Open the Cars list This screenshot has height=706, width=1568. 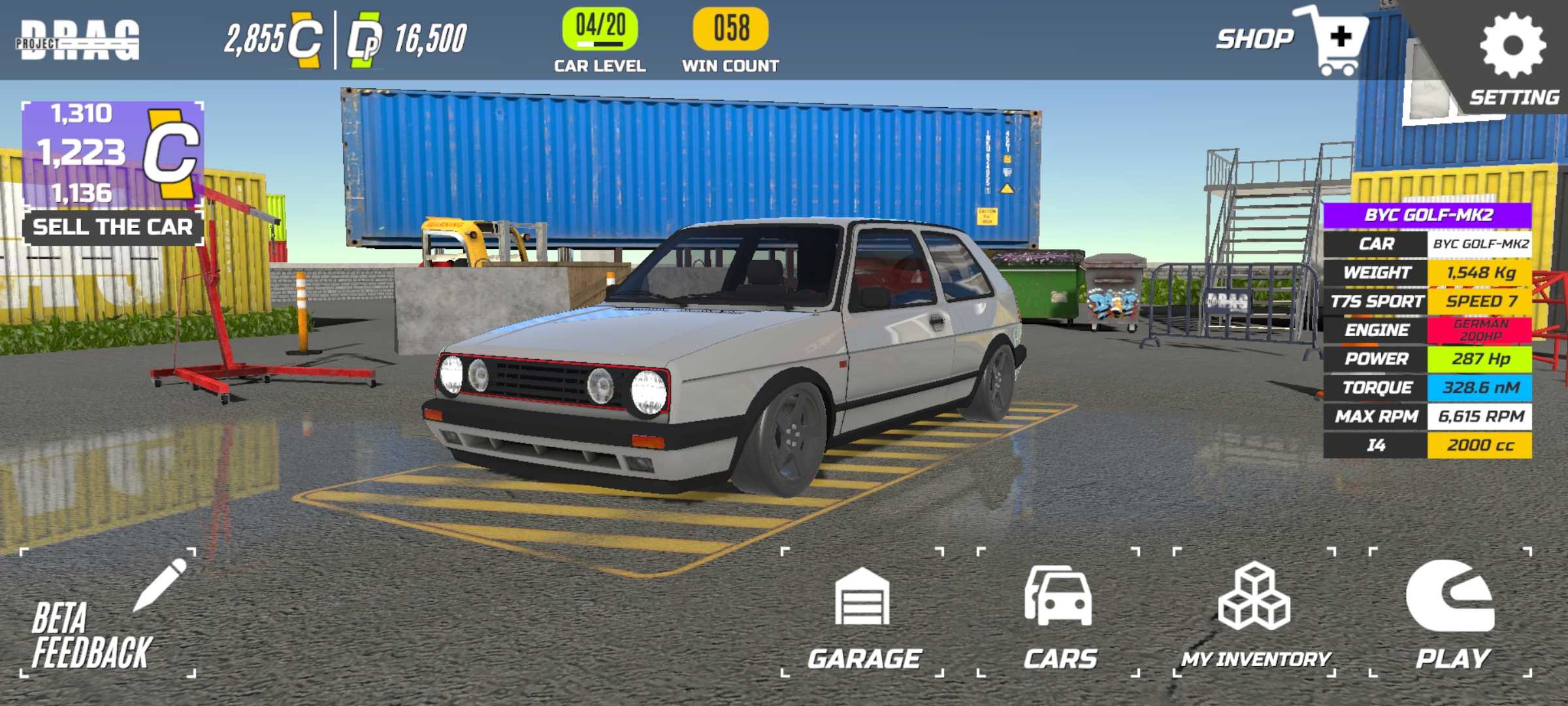tap(1058, 614)
